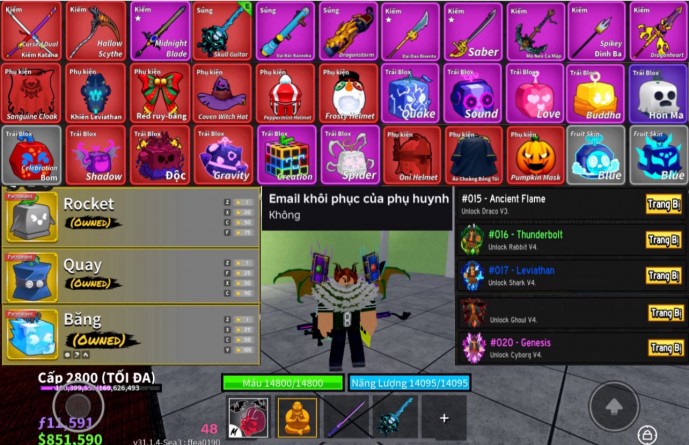Select the Skull Guitar gun tile
This screenshot has width=689, height=445.
219,31
